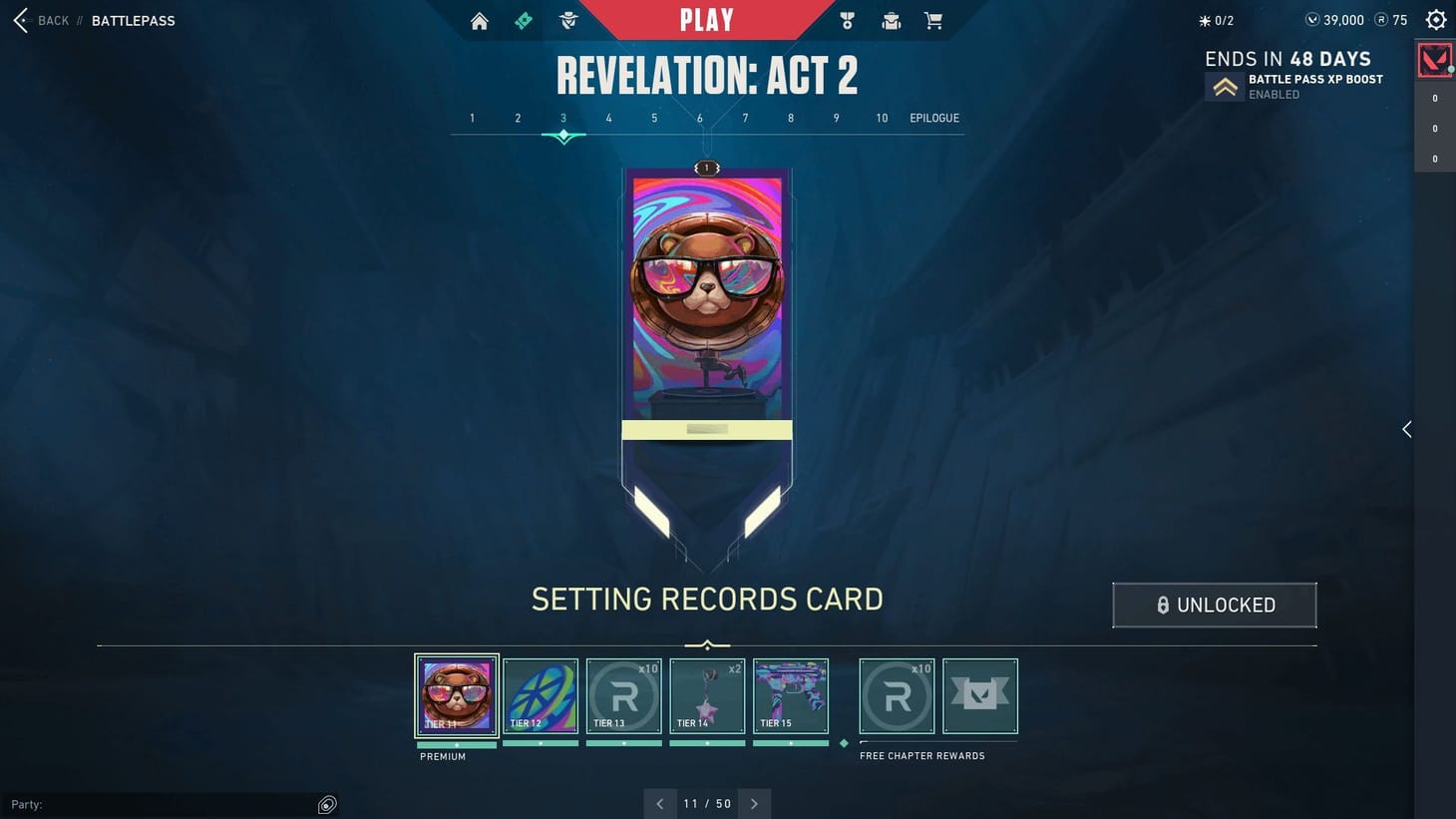Viewport: 1456px width, 819px height.
Task: Toggle the Battle Pass XP Boost
Action: 1225,85
